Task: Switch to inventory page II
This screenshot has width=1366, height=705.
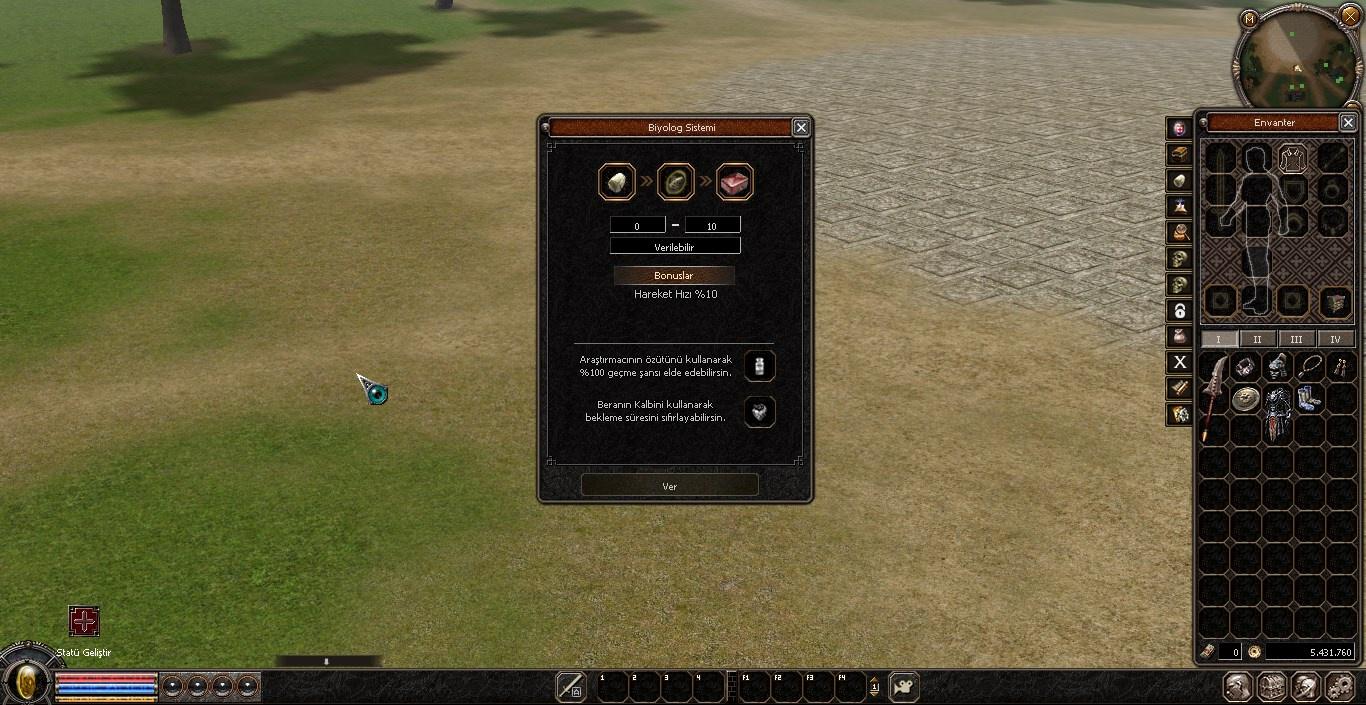Action: coord(1257,339)
